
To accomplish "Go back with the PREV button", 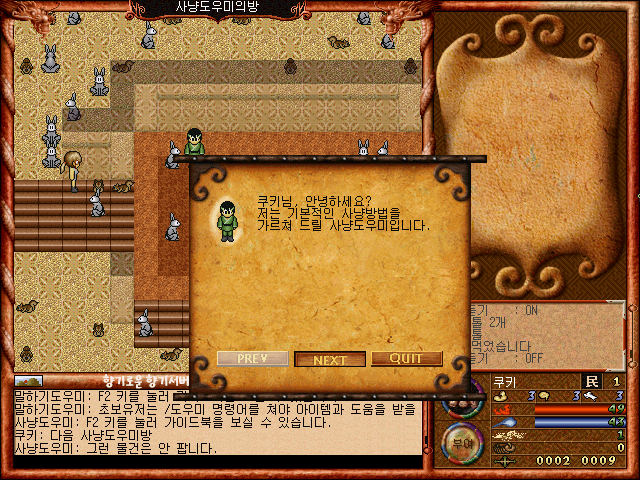I will 252,359.
